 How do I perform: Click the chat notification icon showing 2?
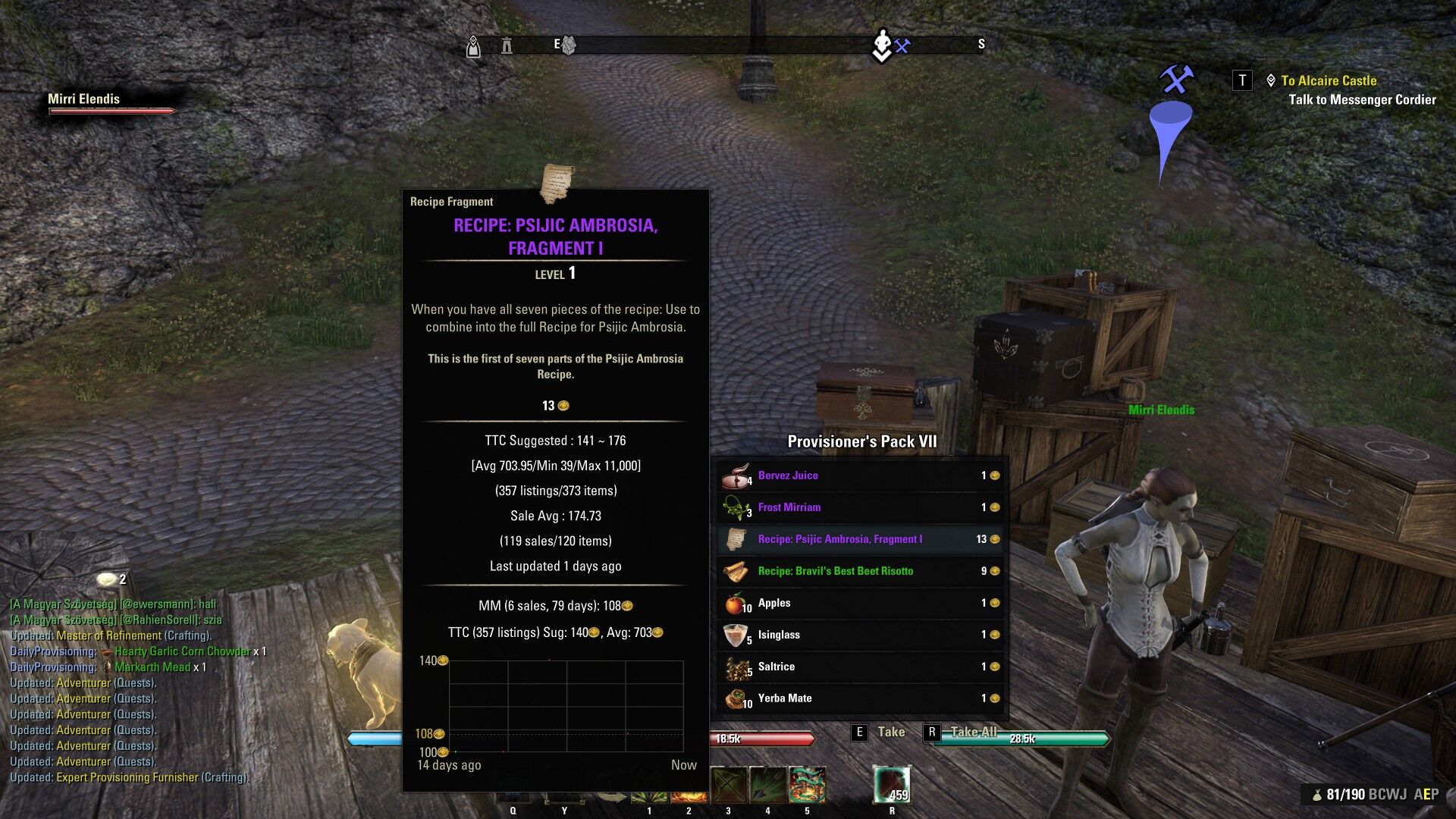(x=108, y=579)
